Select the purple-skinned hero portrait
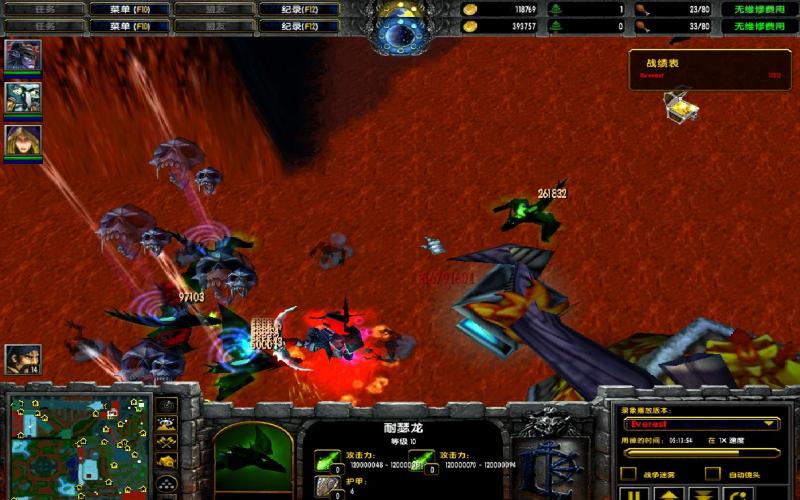 click(22, 54)
